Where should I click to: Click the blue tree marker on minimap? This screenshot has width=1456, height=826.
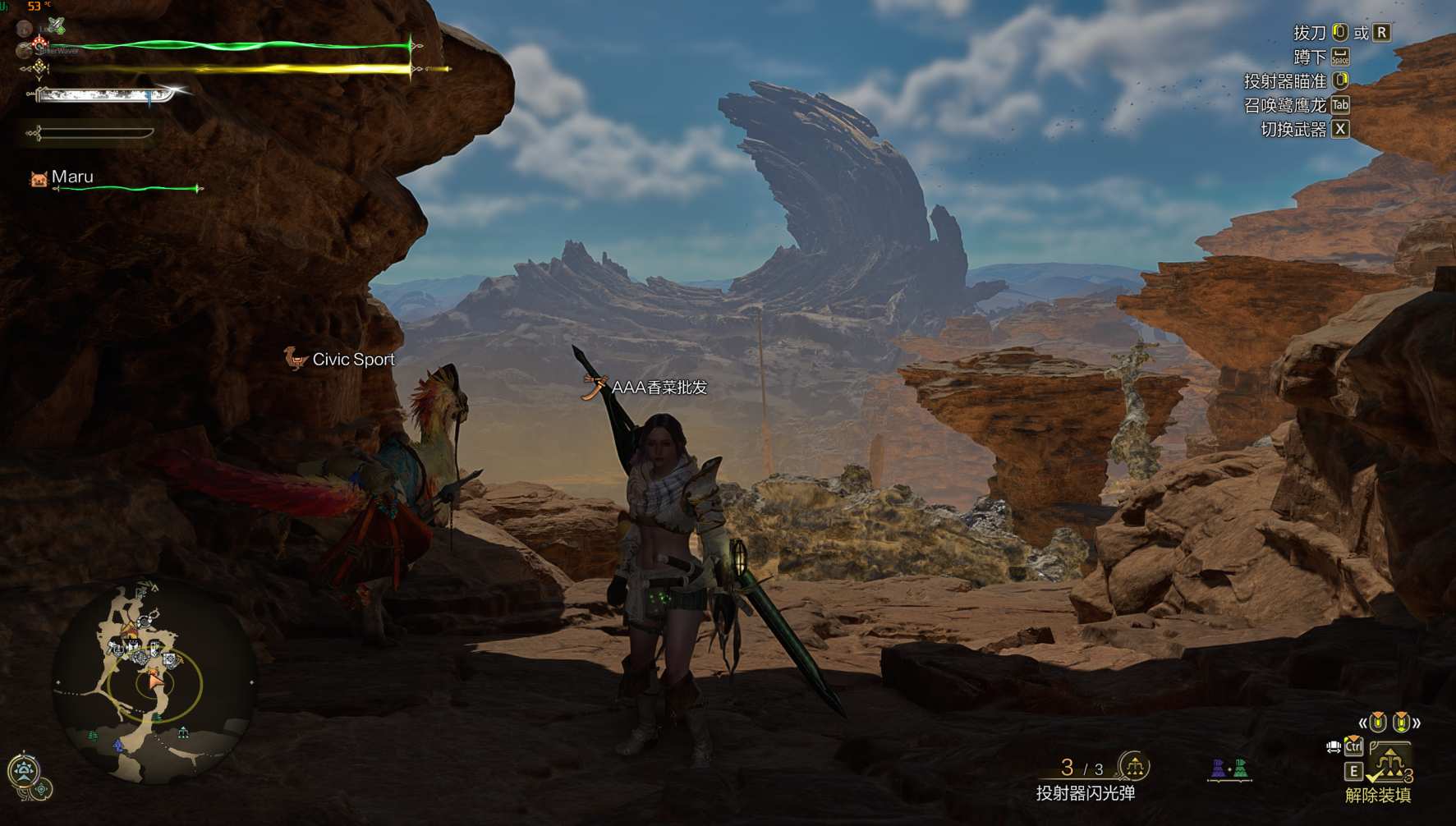tap(119, 745)
